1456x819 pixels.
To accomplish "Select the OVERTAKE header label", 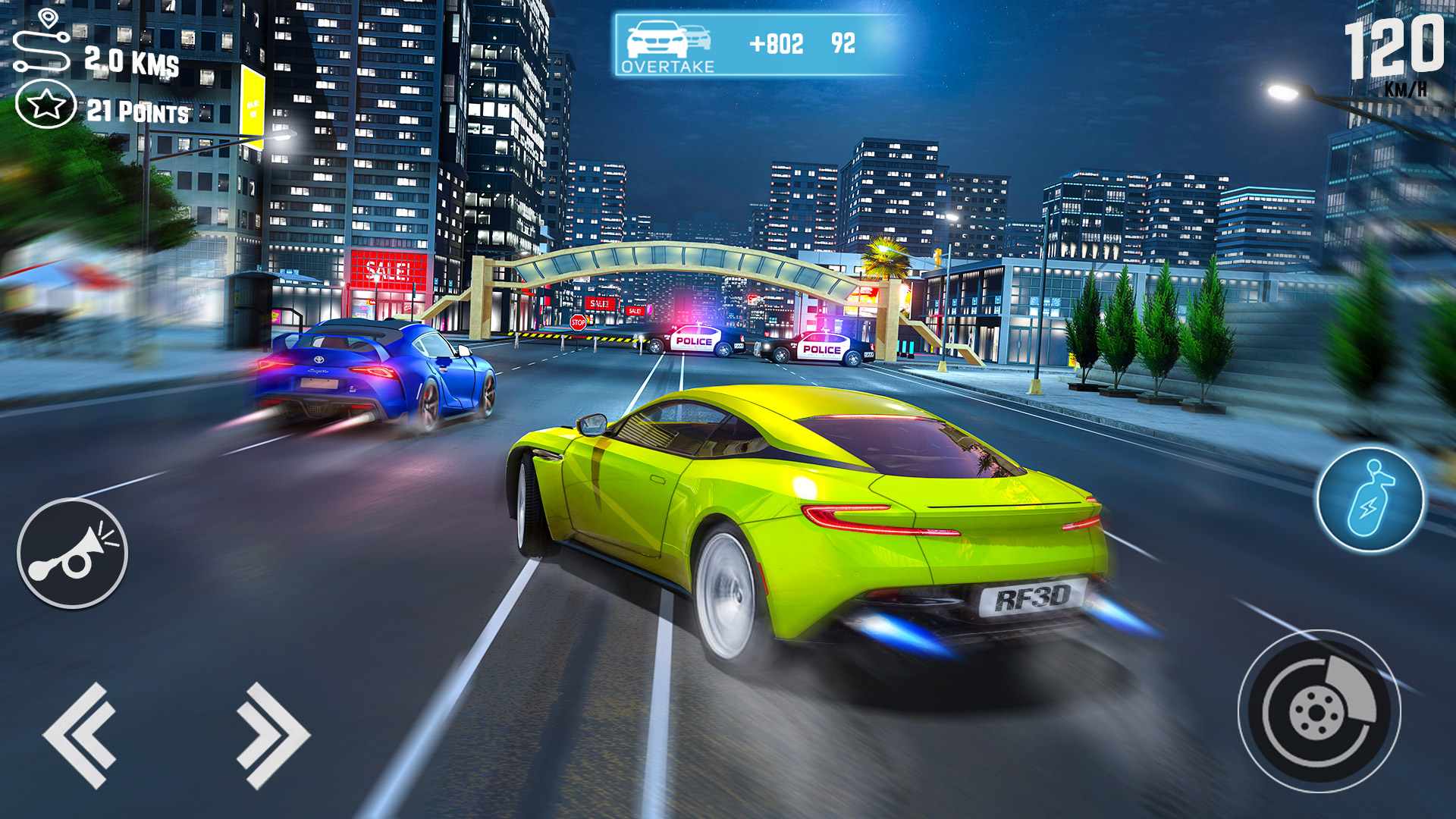I will 667,67.
